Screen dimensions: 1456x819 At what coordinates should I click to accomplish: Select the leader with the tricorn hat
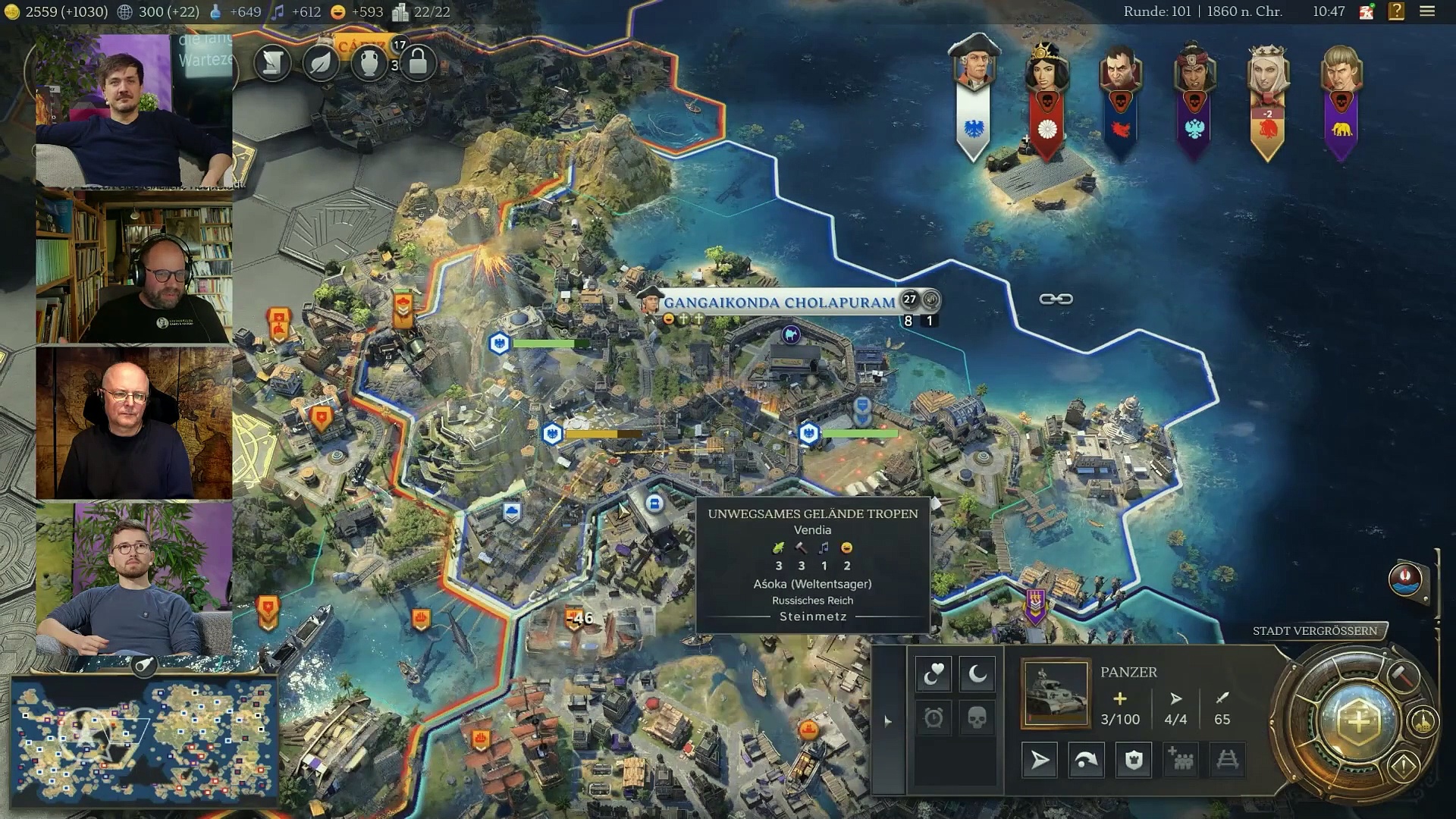pos(974,68)
